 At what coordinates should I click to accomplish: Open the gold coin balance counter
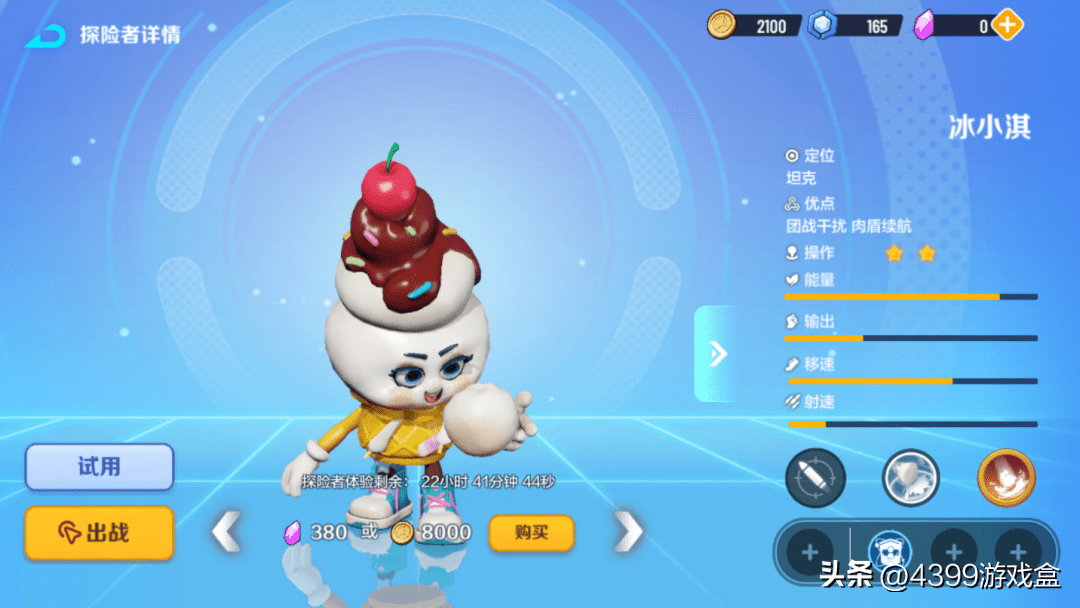pyautogui.click(x=755, y=25)
